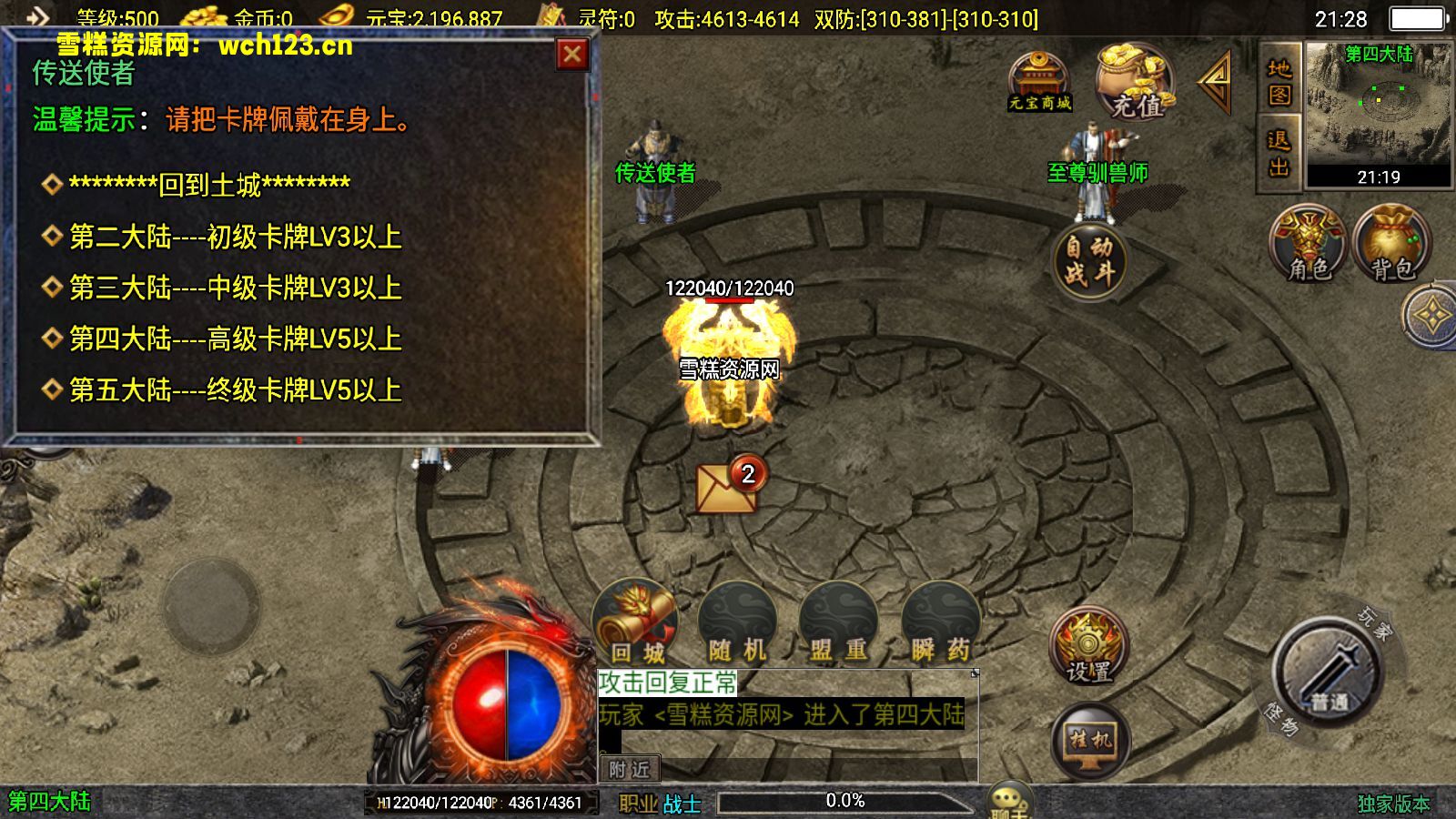Viewport: 1456px width, 819px height.
Task: Click the 退出 exit button
Action: (1279, 153)
